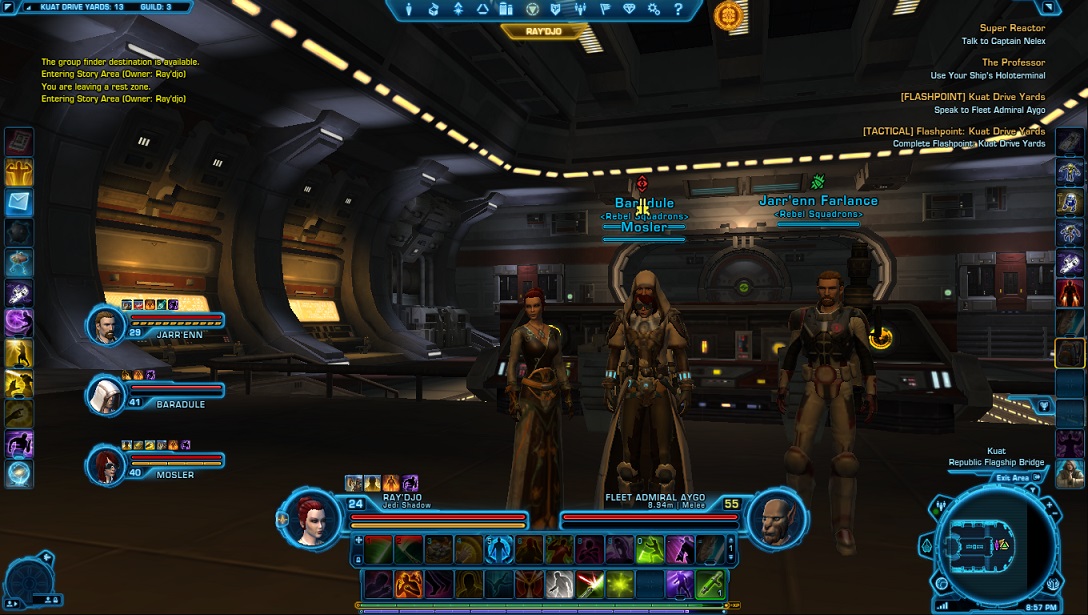Image resolution: width=1088 pixels, height=615 pixels.
Task: Activate the red and green lightsaber ability
Action: point(586,584)
